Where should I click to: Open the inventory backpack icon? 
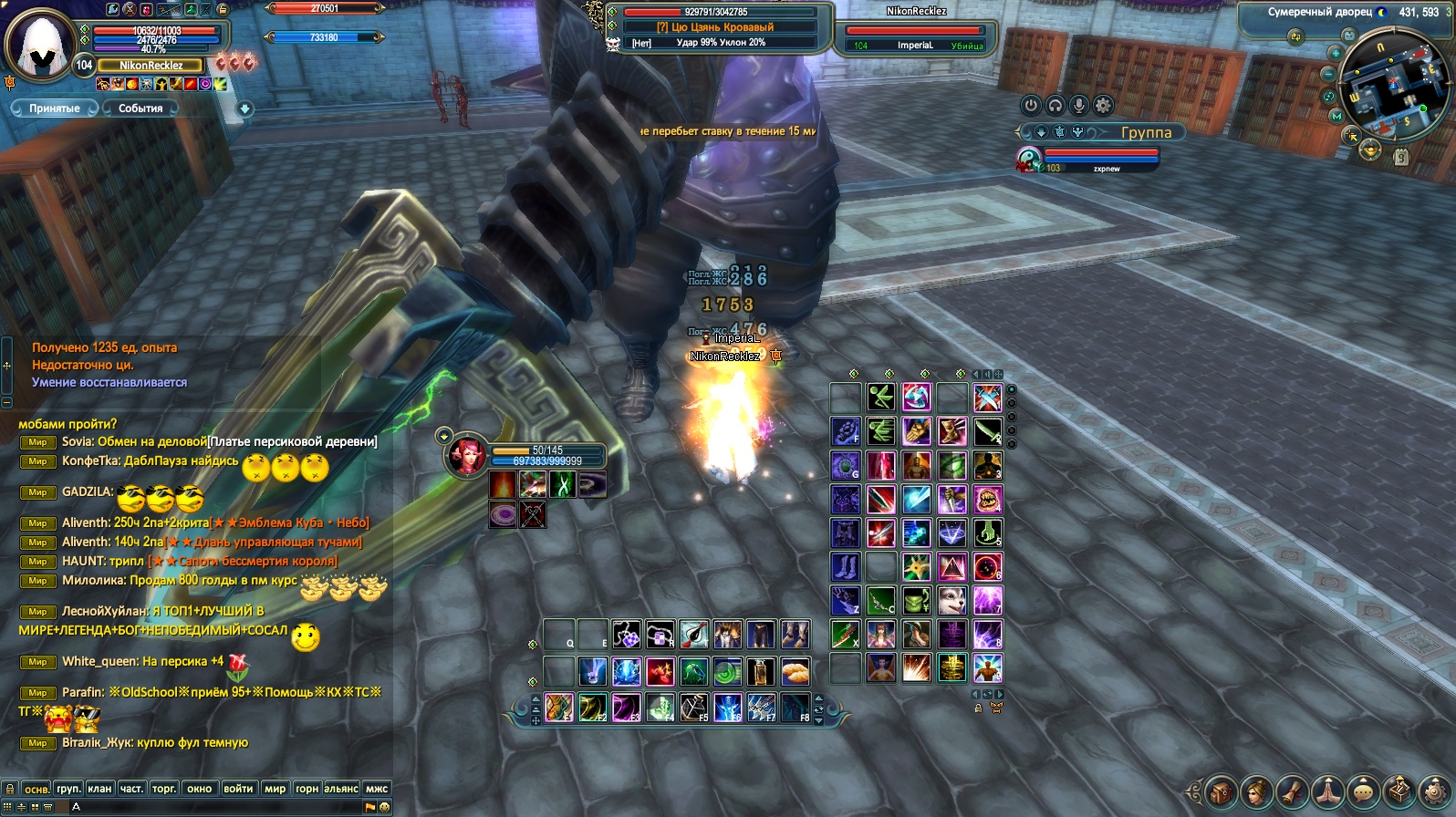[x=1221, y=791]
